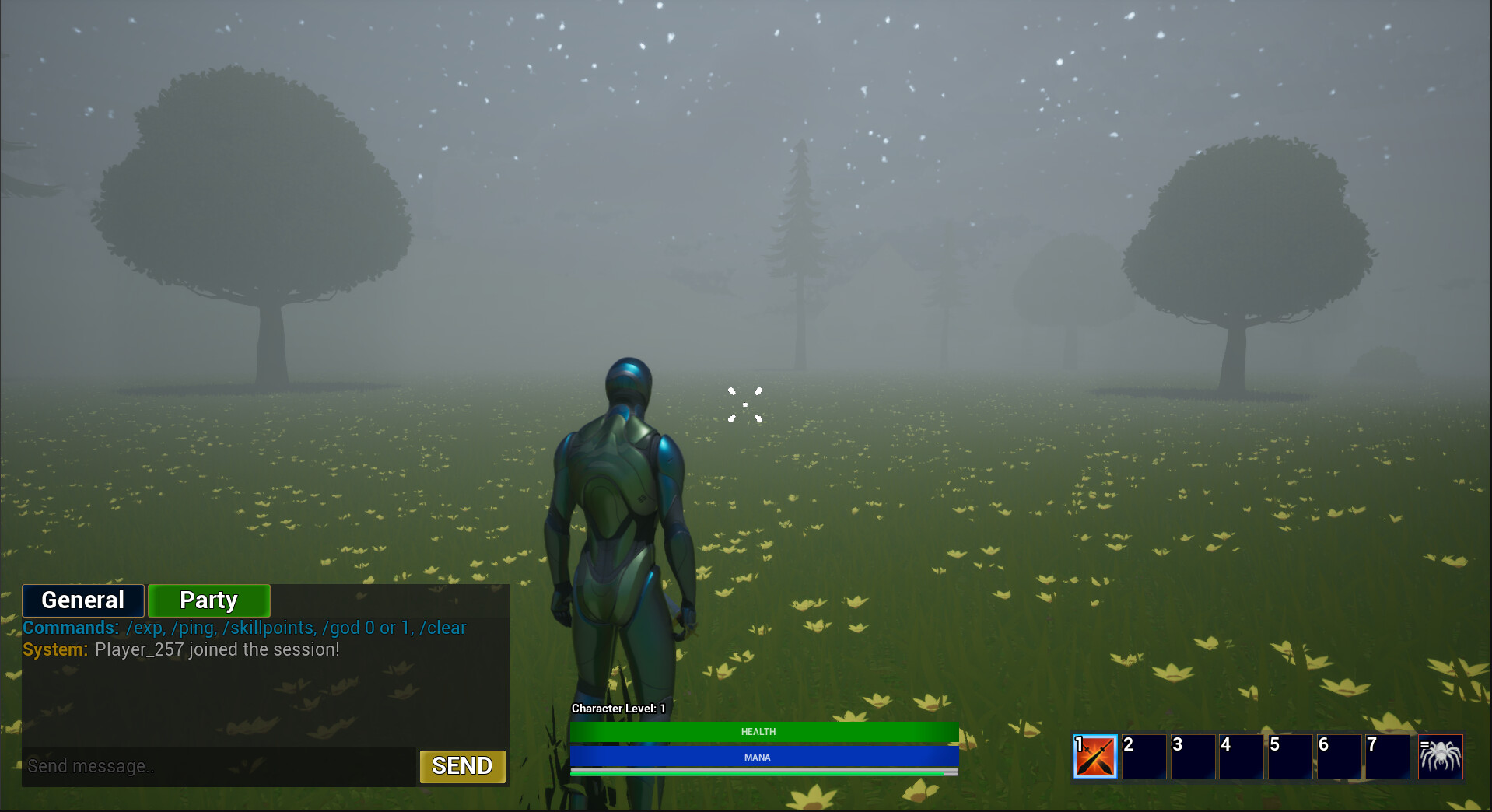Viewport: 1492px width, 812px height.
Task: Click the /clear command text
Action: (444, 628)
